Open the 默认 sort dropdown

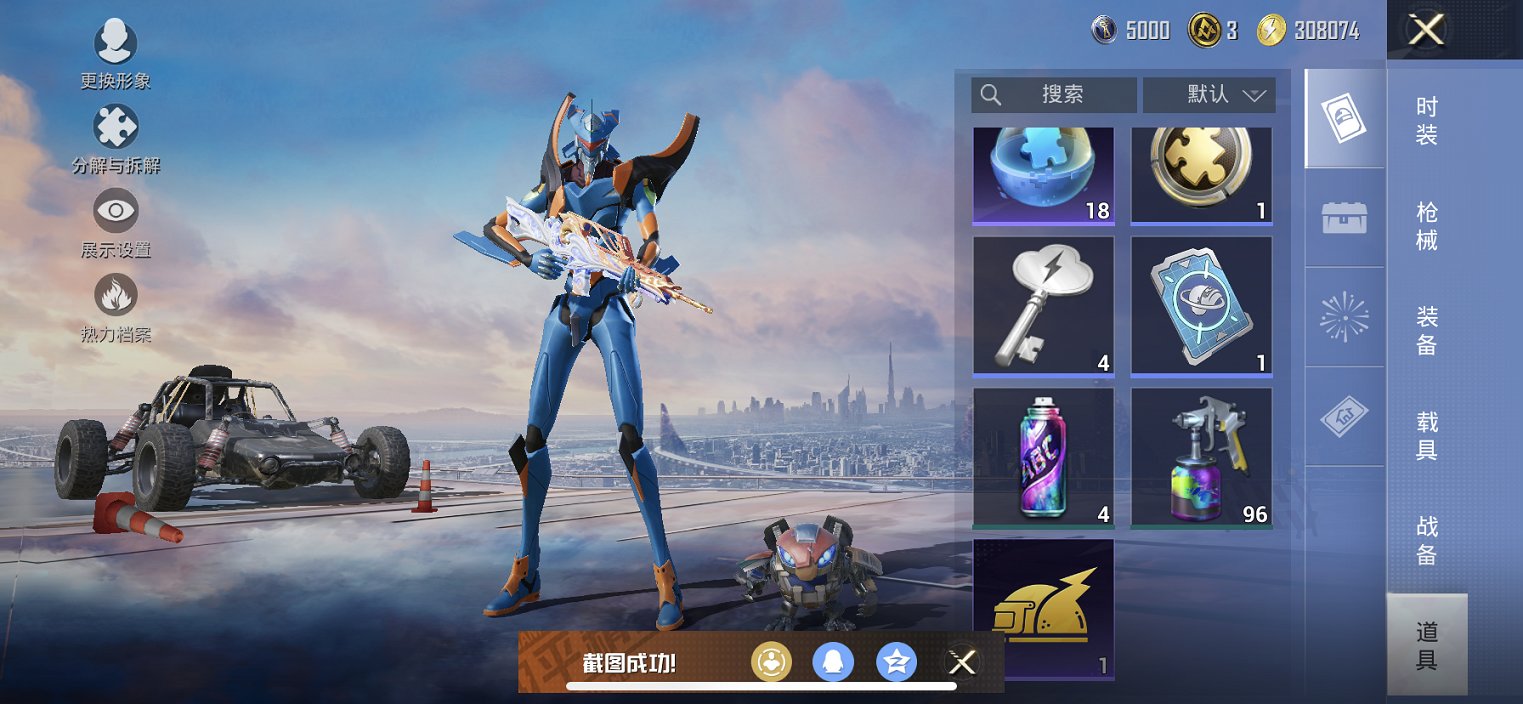point(1209,95)
